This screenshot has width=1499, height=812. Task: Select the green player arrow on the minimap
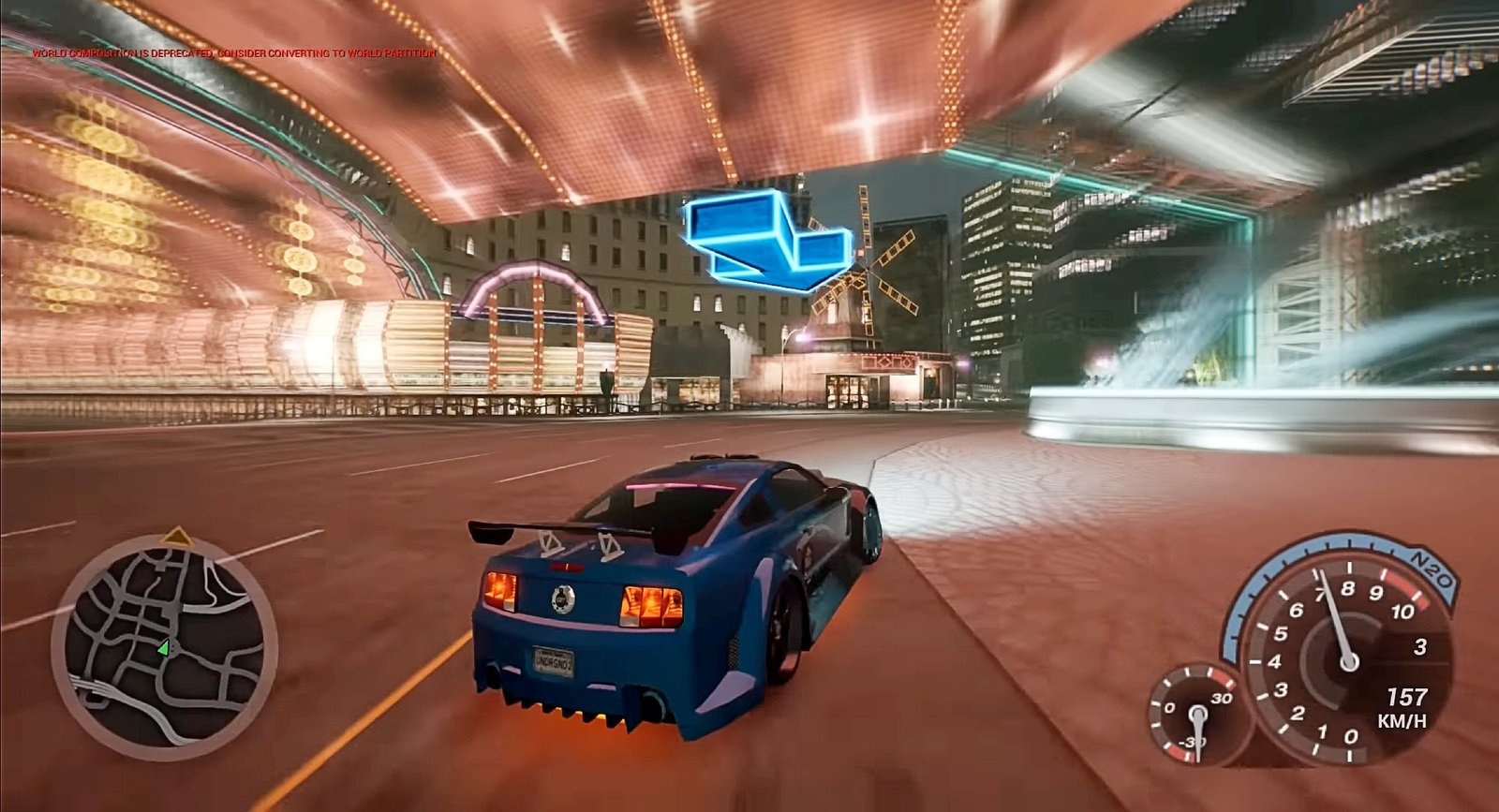click(x=164, y=647)
